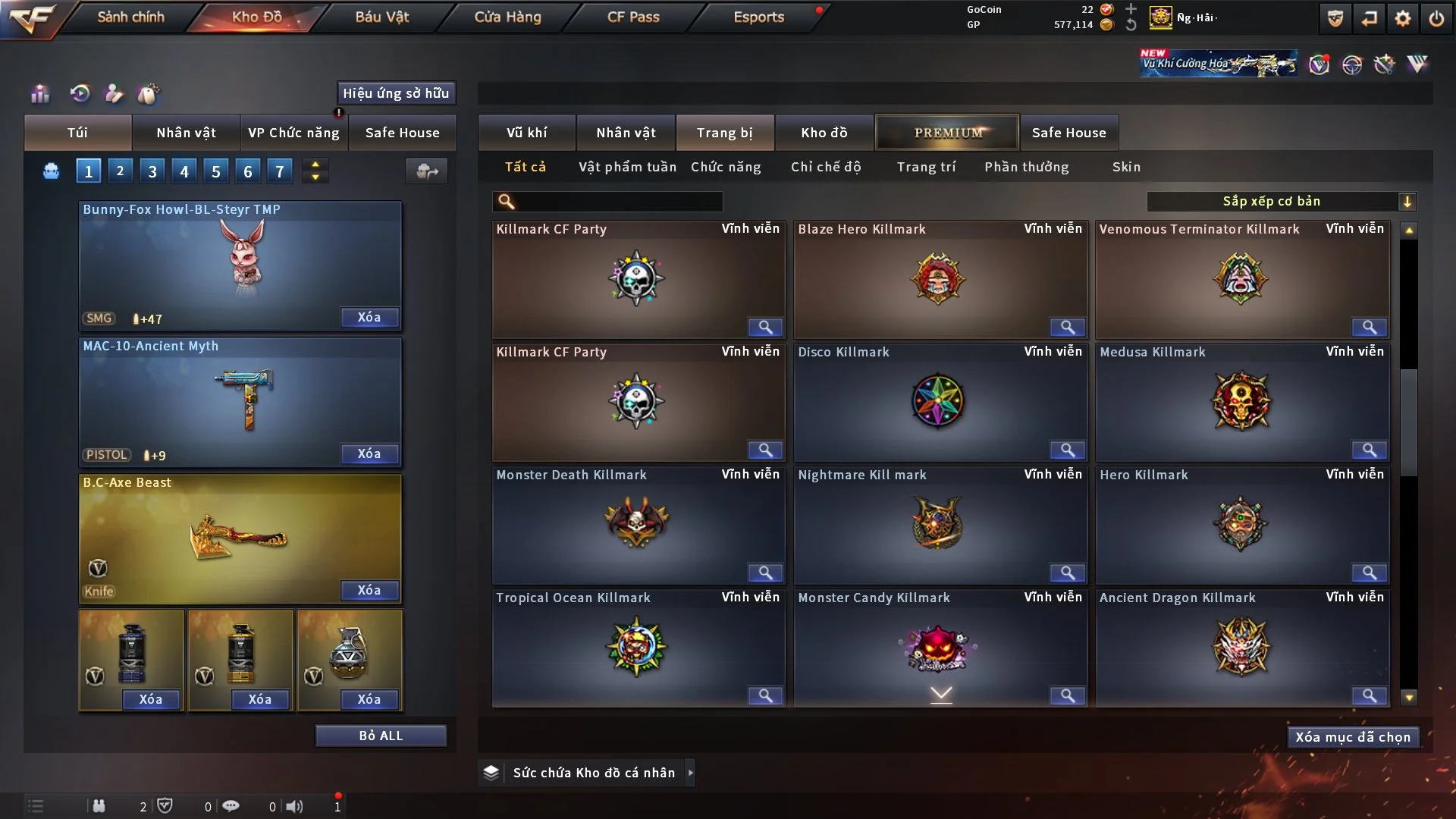Image resolution: width=1456 pixels, height=819 pixels.
Task: Open the Sảnh chính lobby menu
Action: (130, 17)
